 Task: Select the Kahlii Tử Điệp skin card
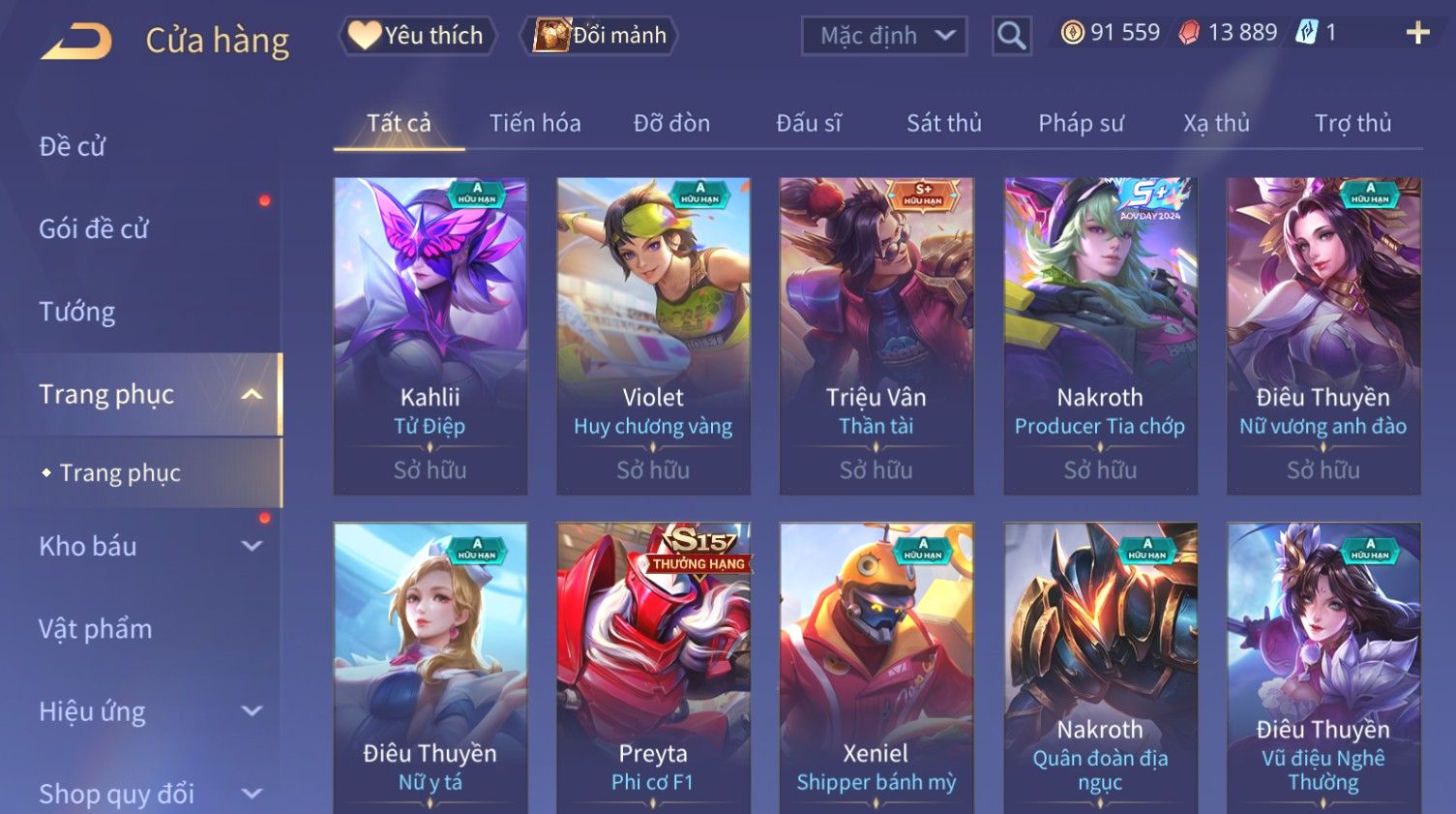coord(431,335)
